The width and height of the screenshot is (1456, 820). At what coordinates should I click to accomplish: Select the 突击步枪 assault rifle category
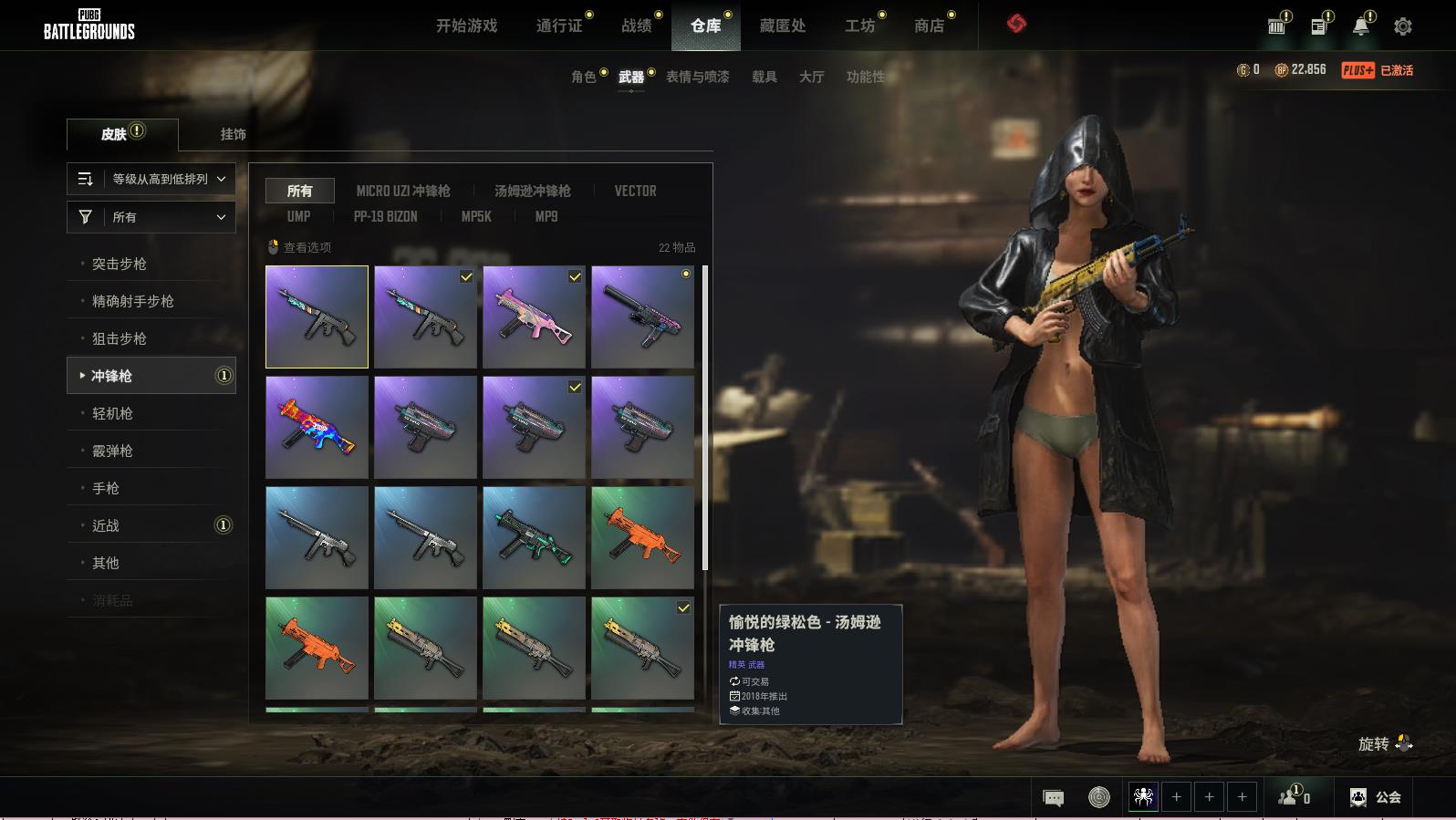(120, 264)
